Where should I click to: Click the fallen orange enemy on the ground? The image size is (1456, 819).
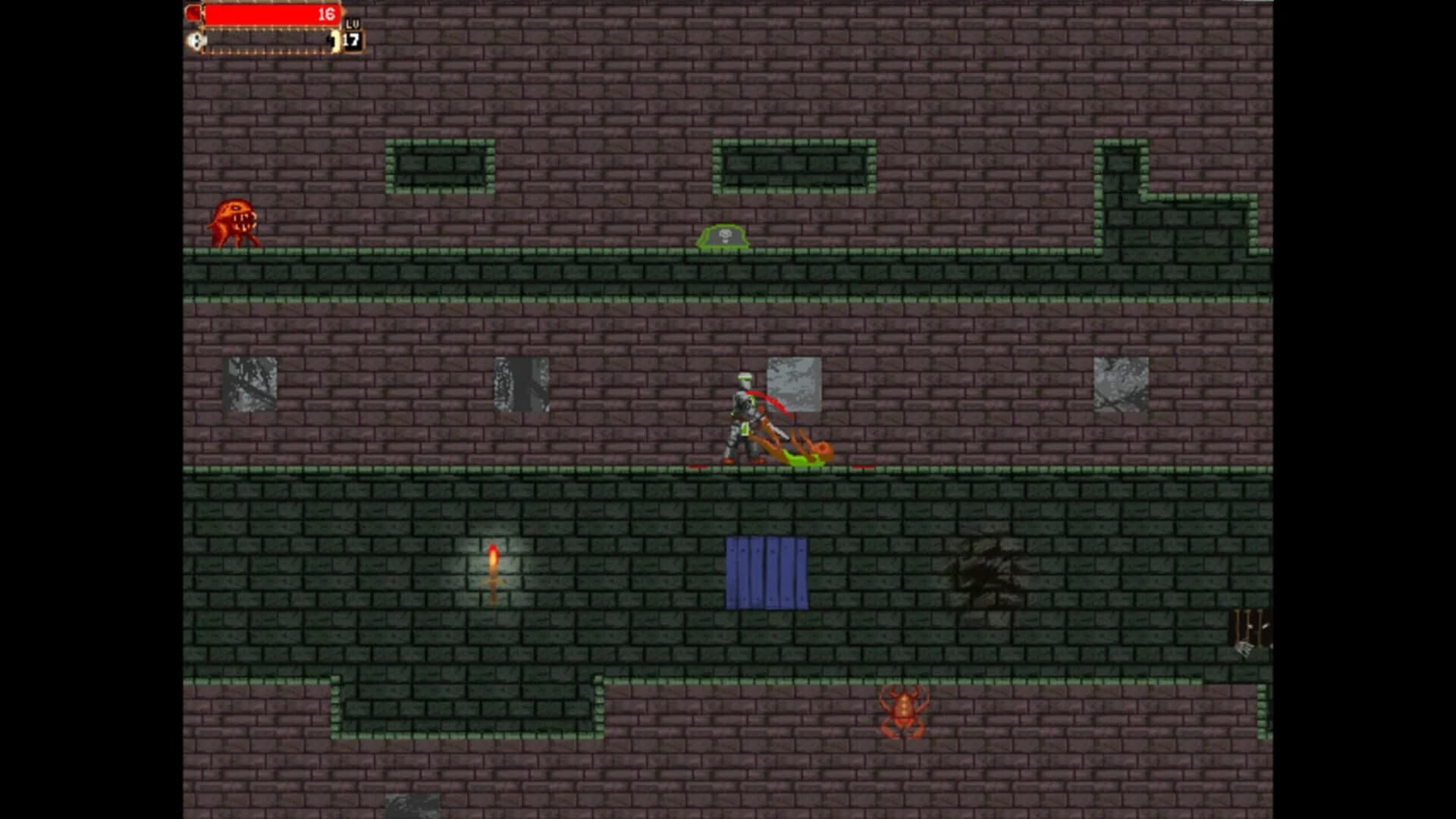coord(800,447)
